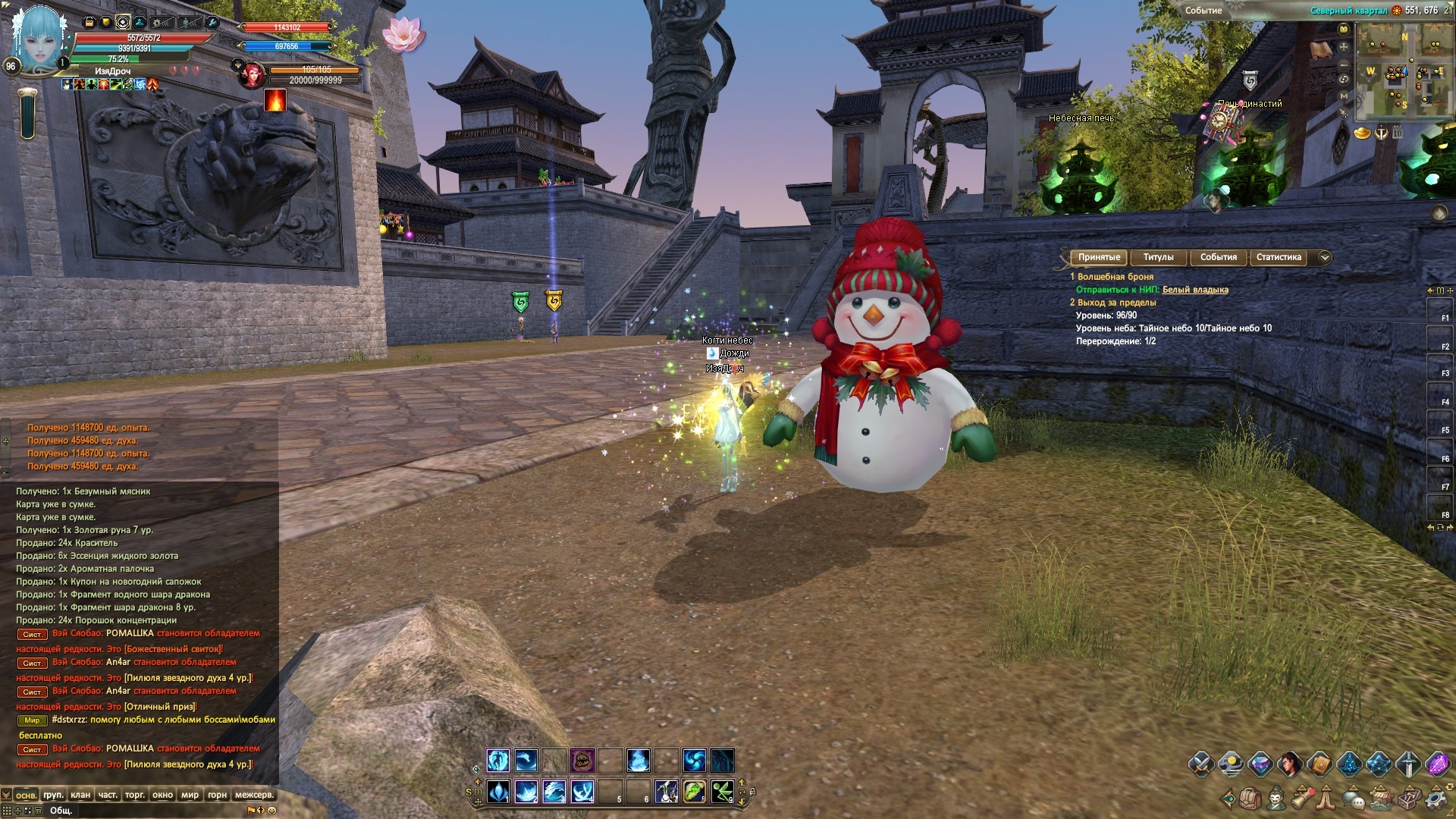Select the Статистика tab
This screenshot has height=819, width=1456.
1279,257
